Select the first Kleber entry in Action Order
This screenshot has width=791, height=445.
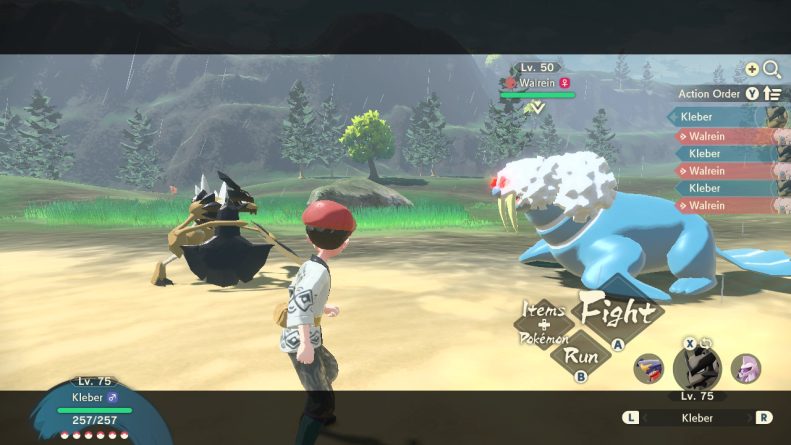coord(722,118)
